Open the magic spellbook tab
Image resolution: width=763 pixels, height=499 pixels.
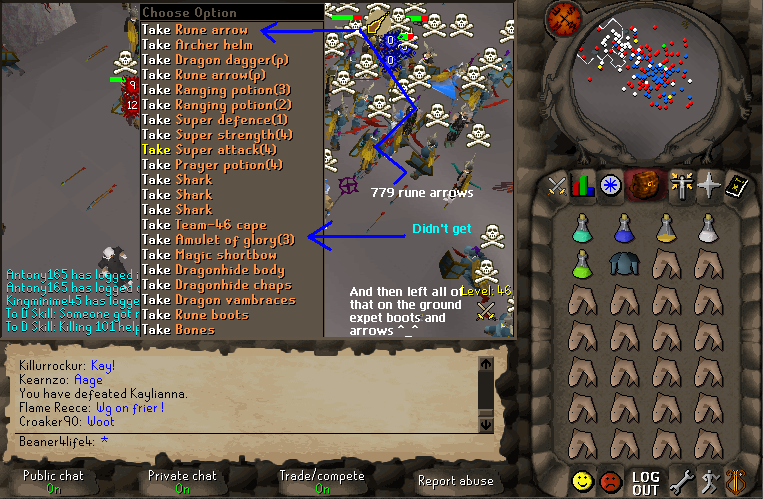point(738,186)
